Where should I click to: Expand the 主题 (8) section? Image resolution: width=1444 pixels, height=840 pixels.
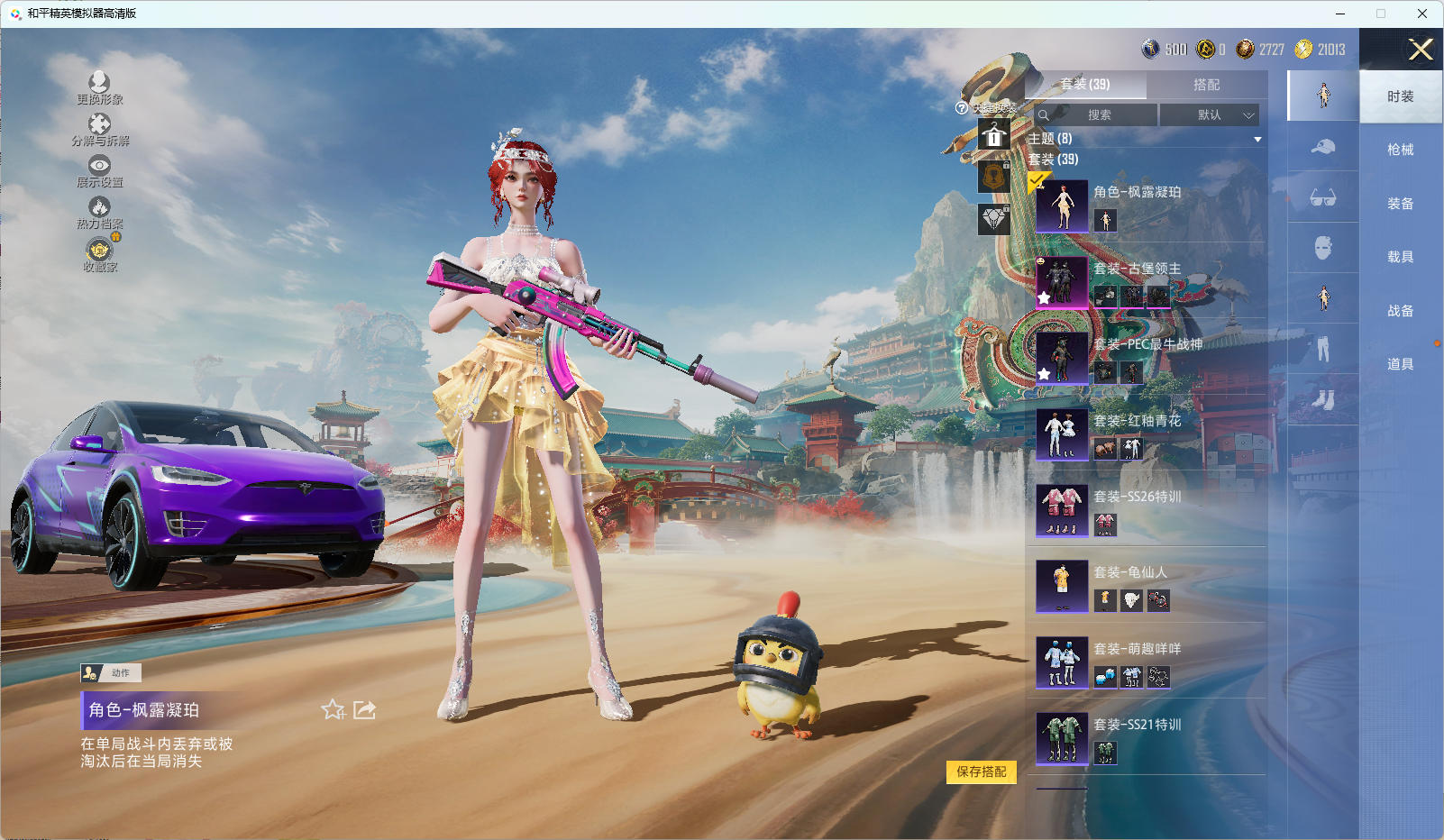pyautogui.click(x=1257, y=139)
